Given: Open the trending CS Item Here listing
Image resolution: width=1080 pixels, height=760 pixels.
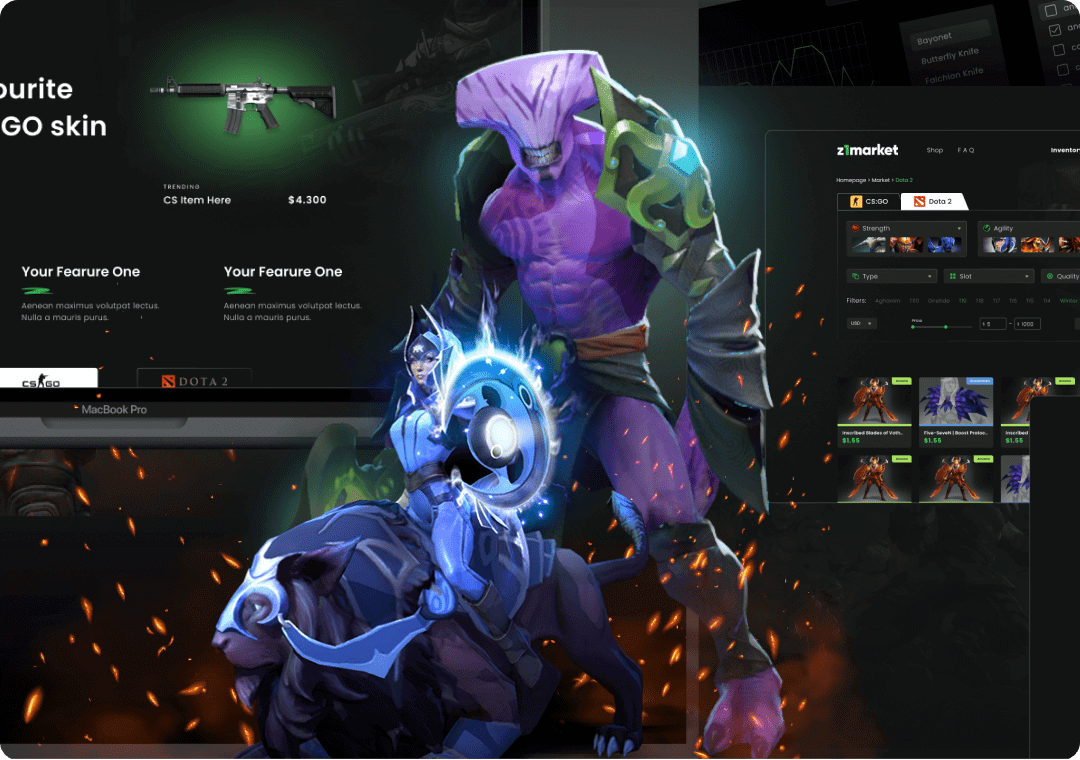Looking at the screenshot, I should [197, 200].
